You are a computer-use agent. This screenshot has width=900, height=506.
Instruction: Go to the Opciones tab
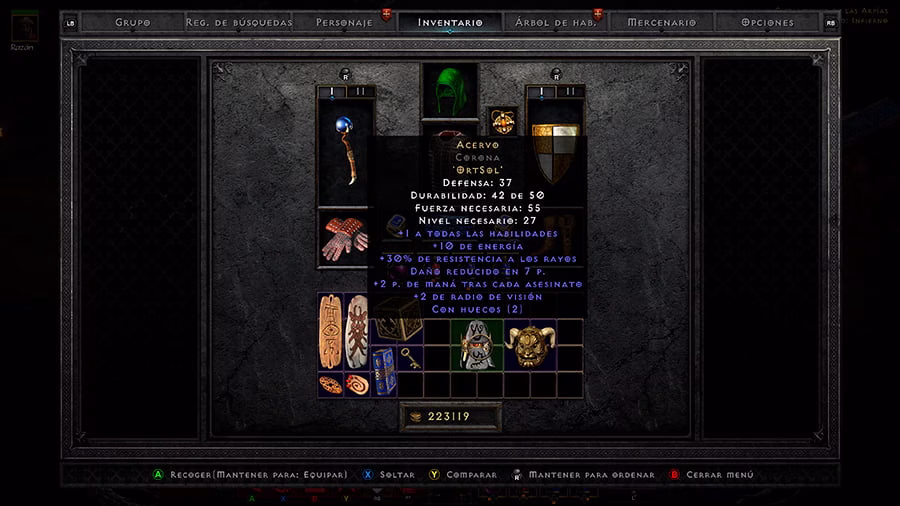pyautogui.click(x=767, y=22)
